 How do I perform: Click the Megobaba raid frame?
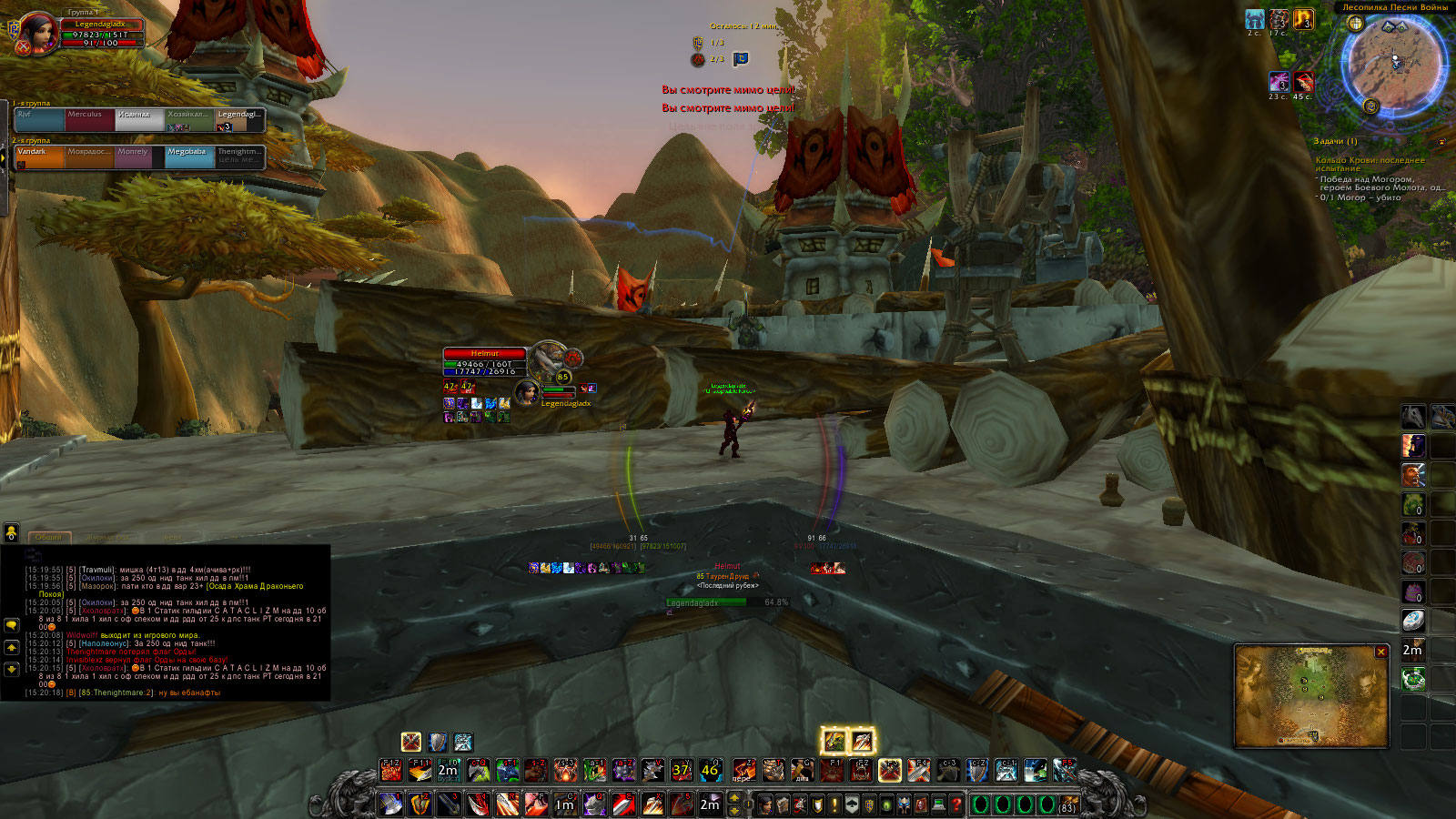(189, 157)
